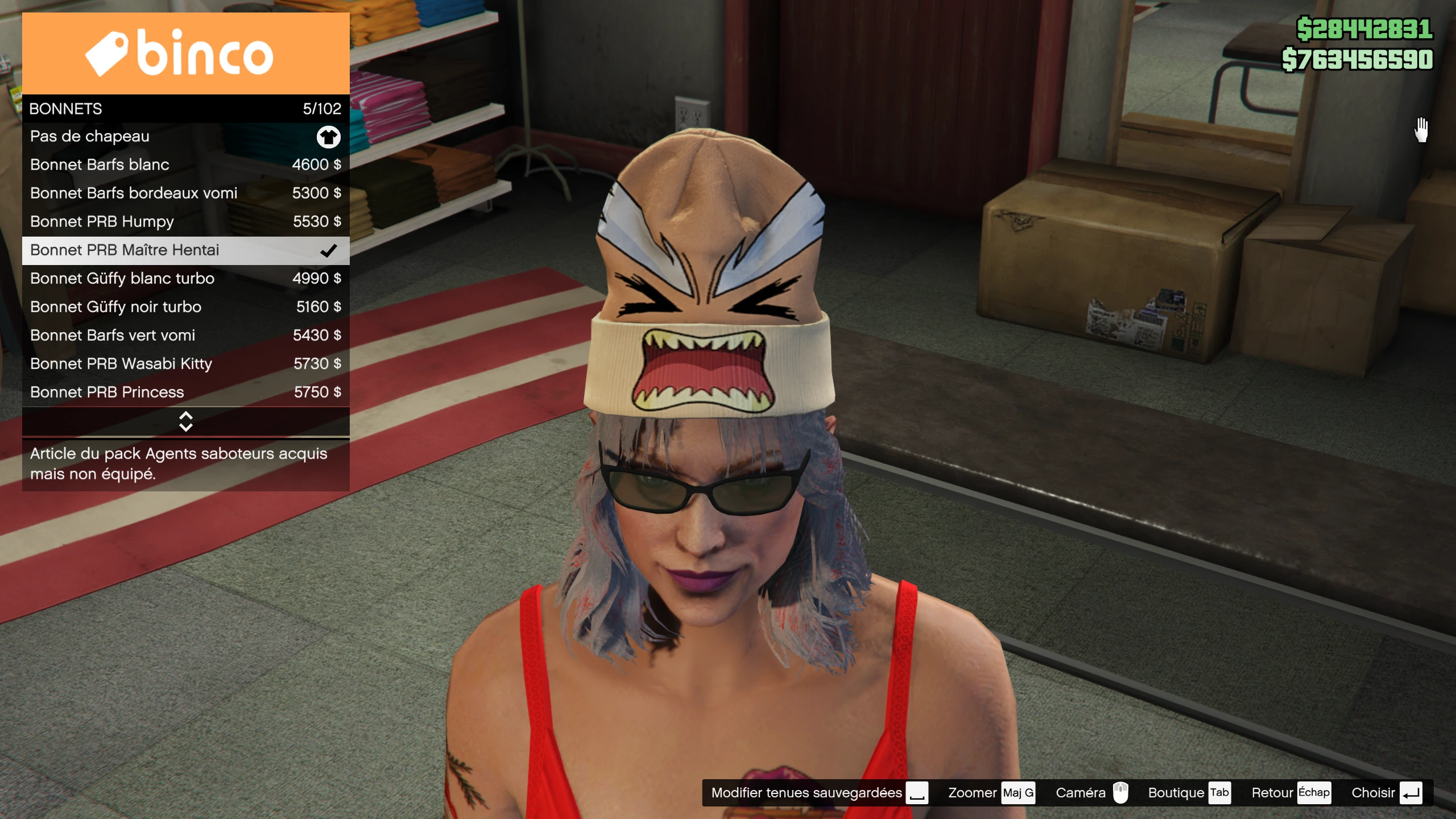Open 'Modifier tenues sauvegardées'

819,793
